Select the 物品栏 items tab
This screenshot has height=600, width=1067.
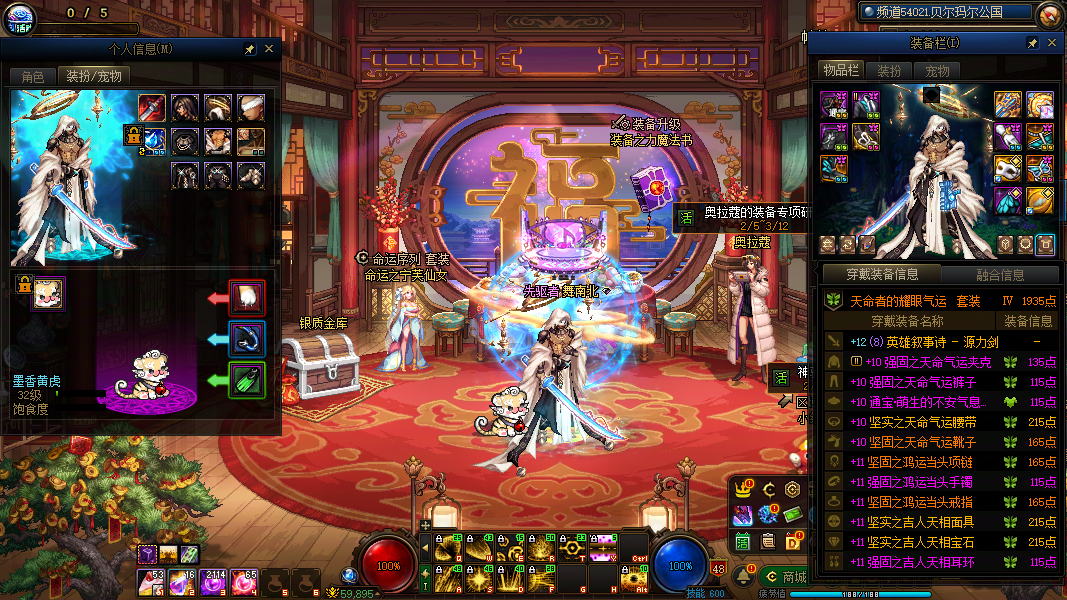[x=841, y=70]
